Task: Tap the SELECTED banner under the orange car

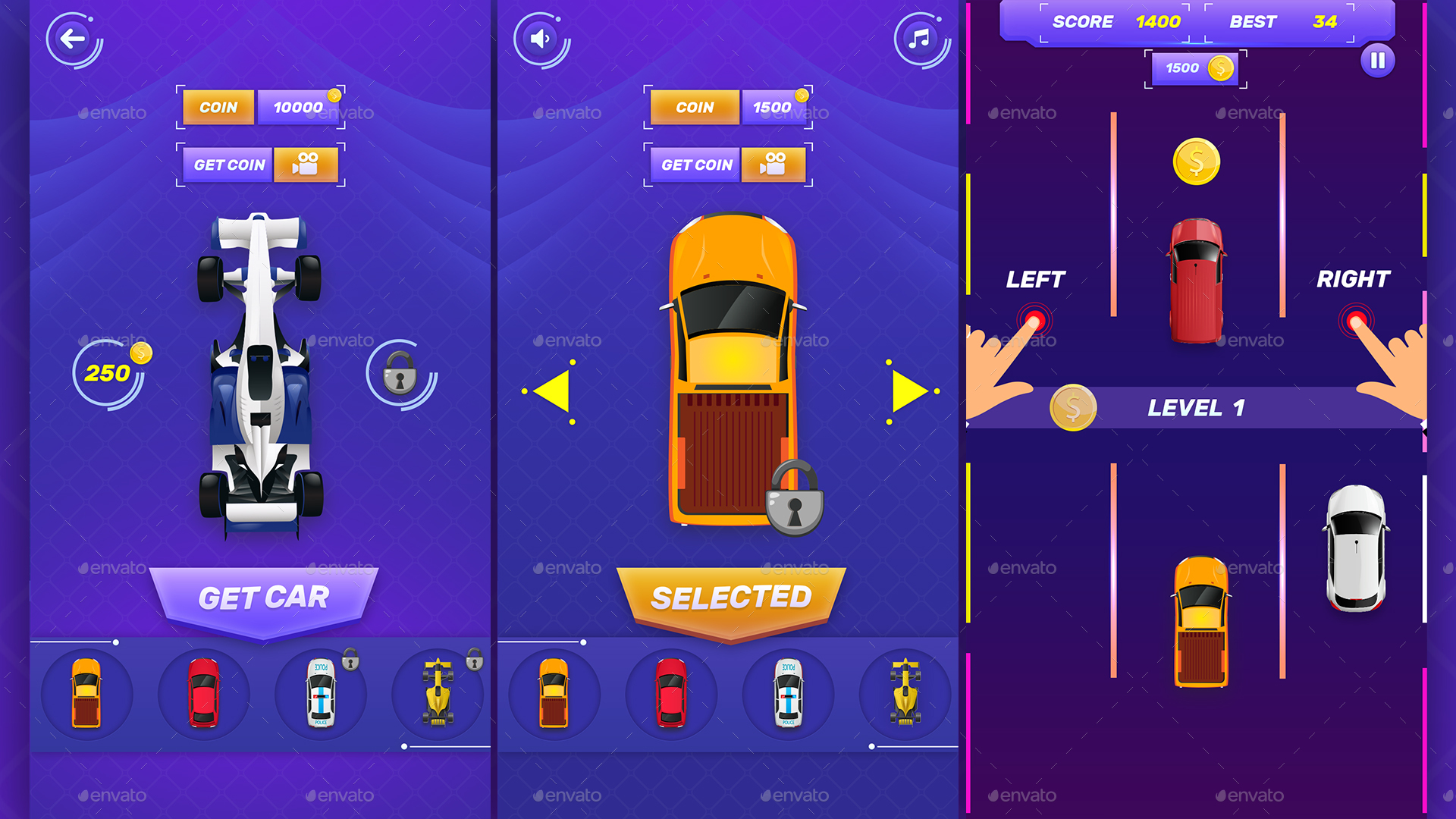Action: (733, 598)
